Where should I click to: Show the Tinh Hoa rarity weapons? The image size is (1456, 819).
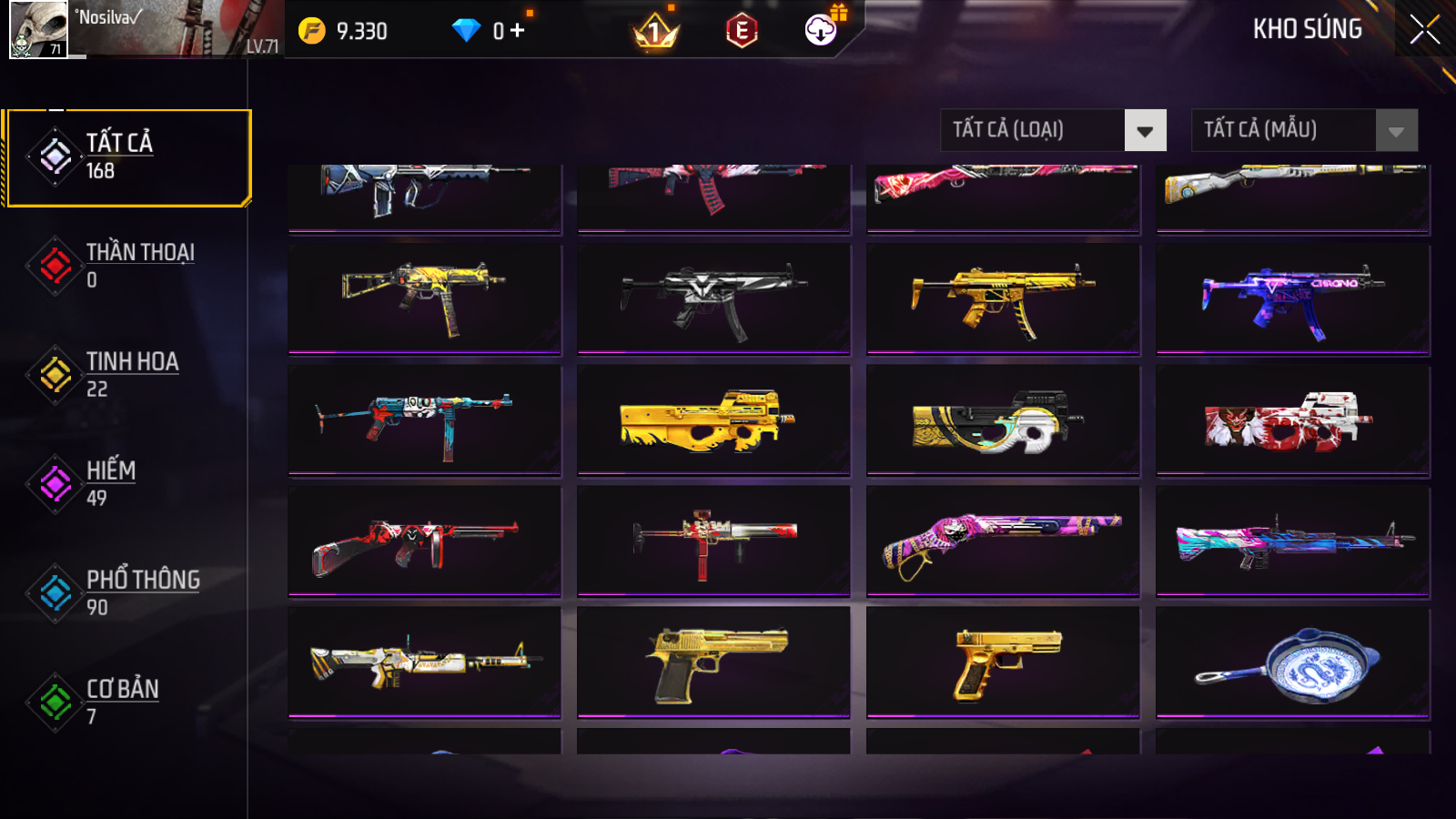pos(127,374)
